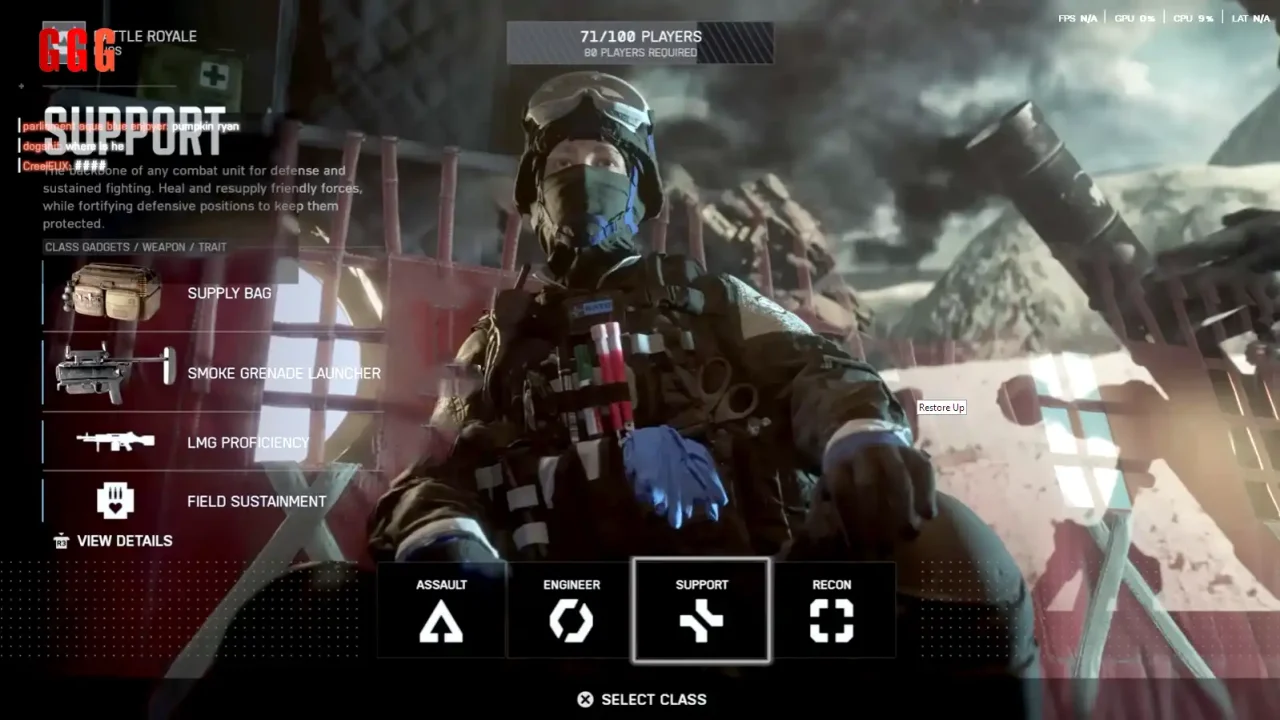Select the Assault class icon
1280x720 pixels.
click(x=441, y=623)
